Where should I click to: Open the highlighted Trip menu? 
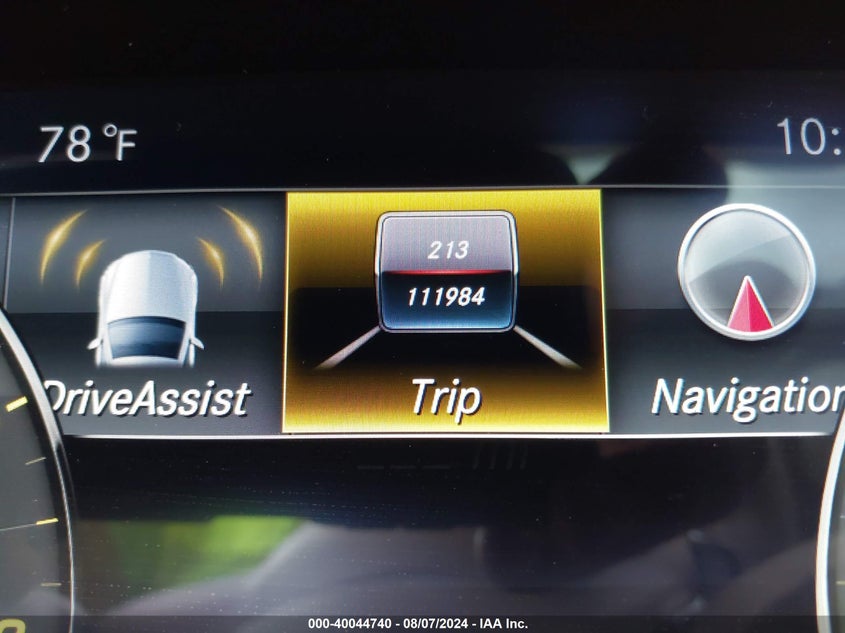pos(445,312)
